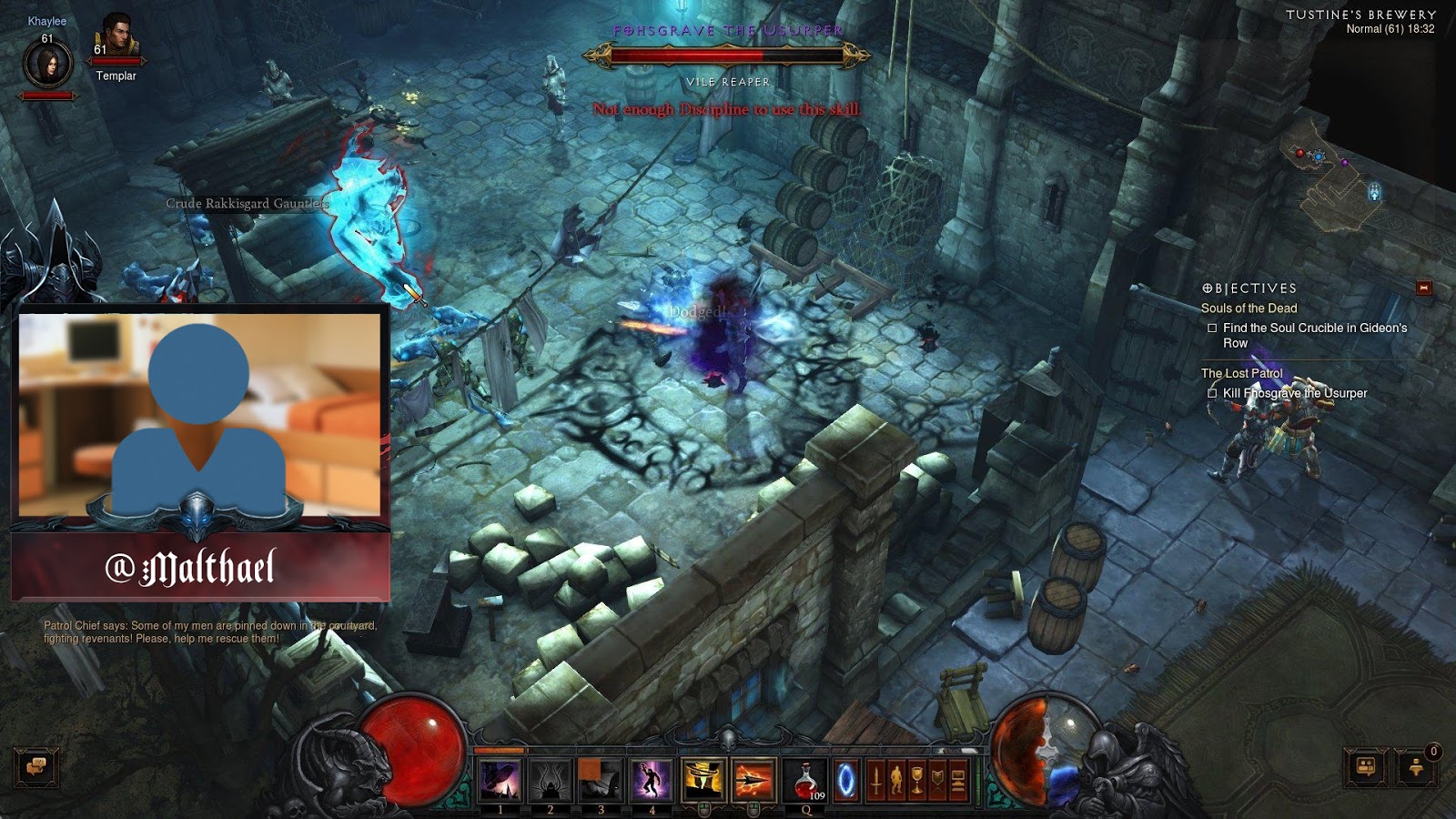This screenshot has height=819, width=1456.
Task: Open the game menu screen icon
Action: pyautogui.click(x=958, y=781)
